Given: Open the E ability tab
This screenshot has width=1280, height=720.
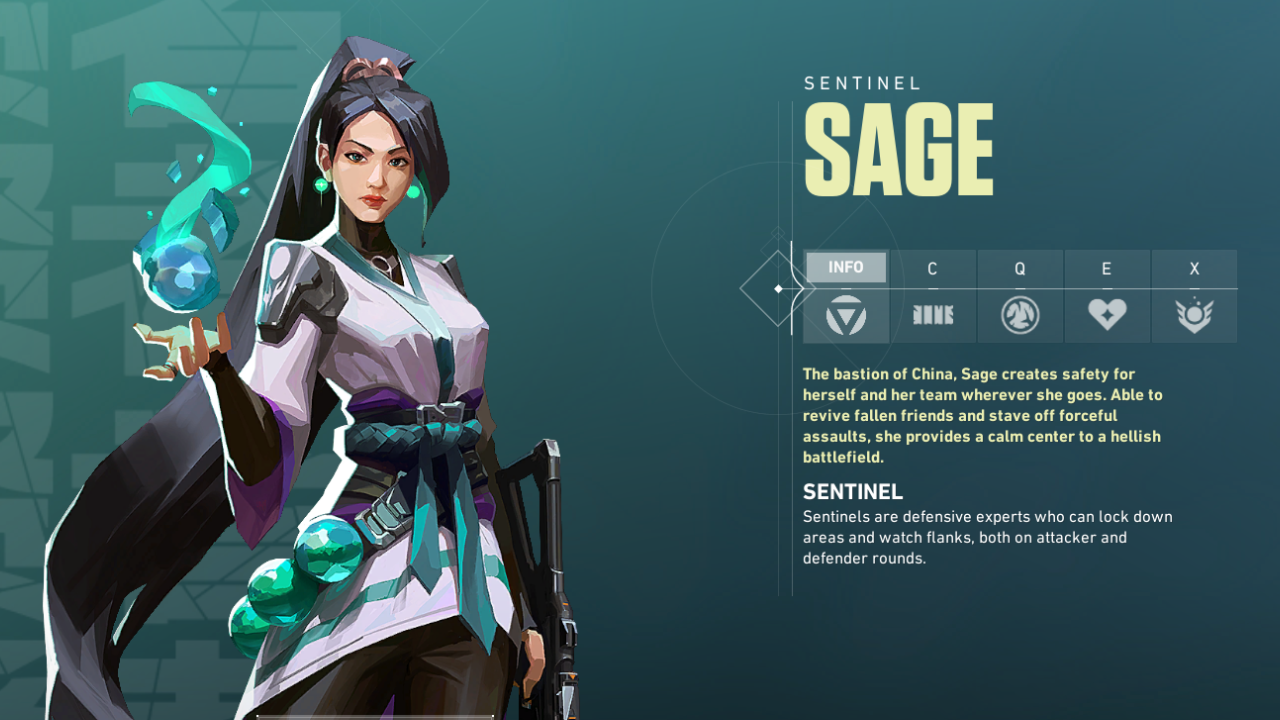Looking at the screenshot, I should click(1107, 267).
